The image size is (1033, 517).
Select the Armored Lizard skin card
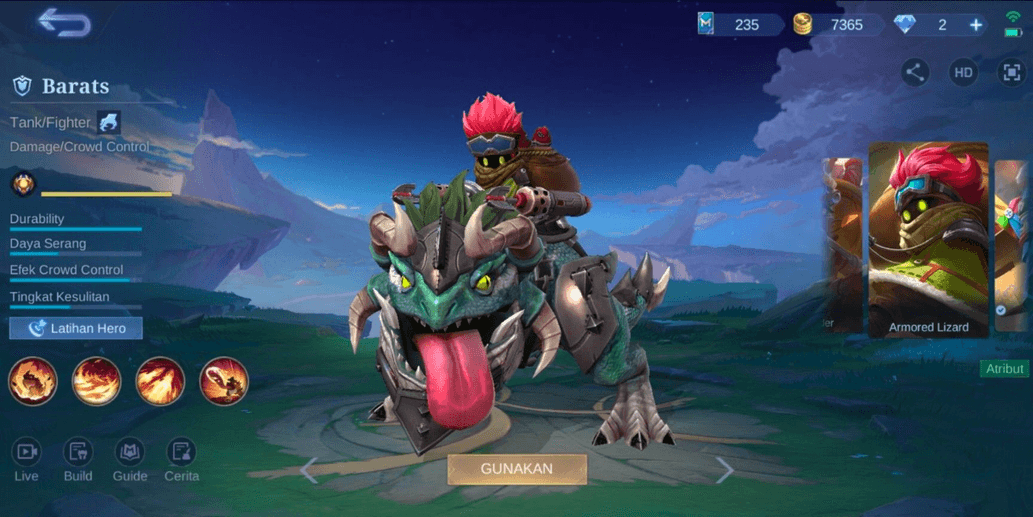tap(928, 238)
